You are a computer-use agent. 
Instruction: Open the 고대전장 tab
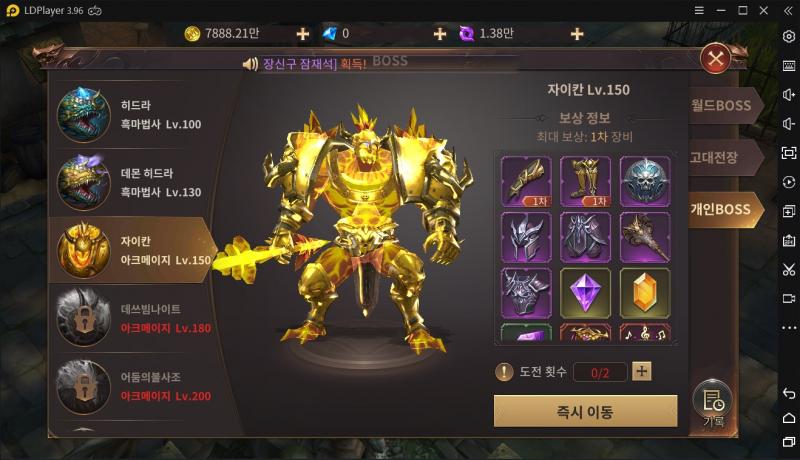[716, 157]
